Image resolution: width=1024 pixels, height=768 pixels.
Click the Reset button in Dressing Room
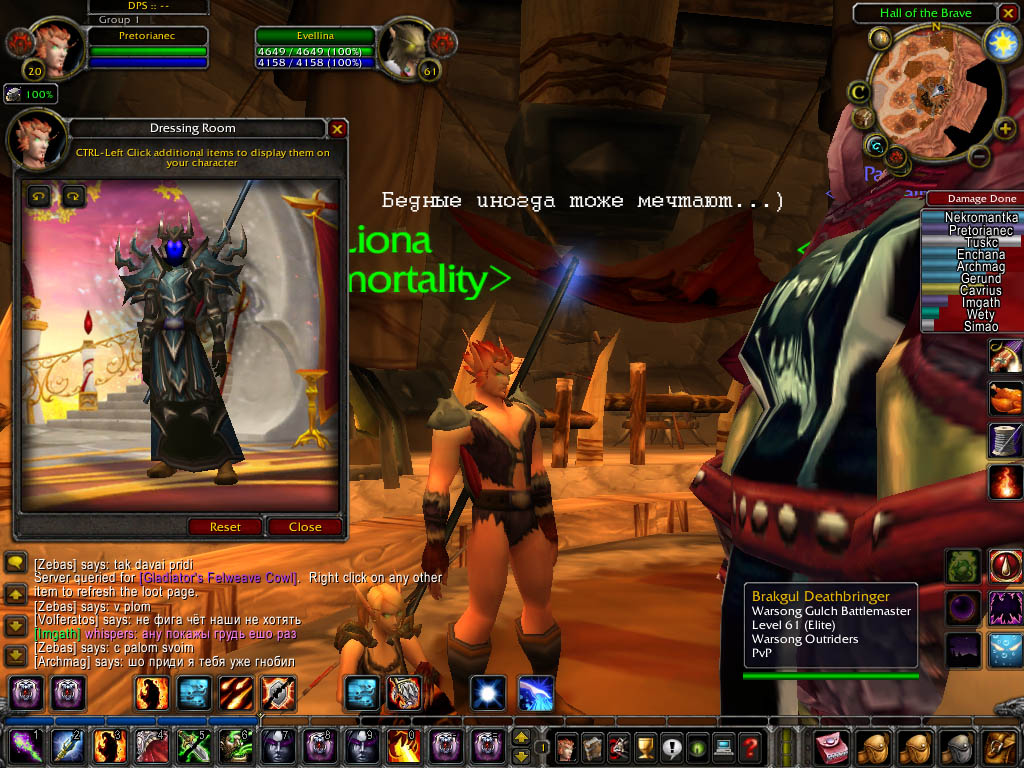pos(225,527)
